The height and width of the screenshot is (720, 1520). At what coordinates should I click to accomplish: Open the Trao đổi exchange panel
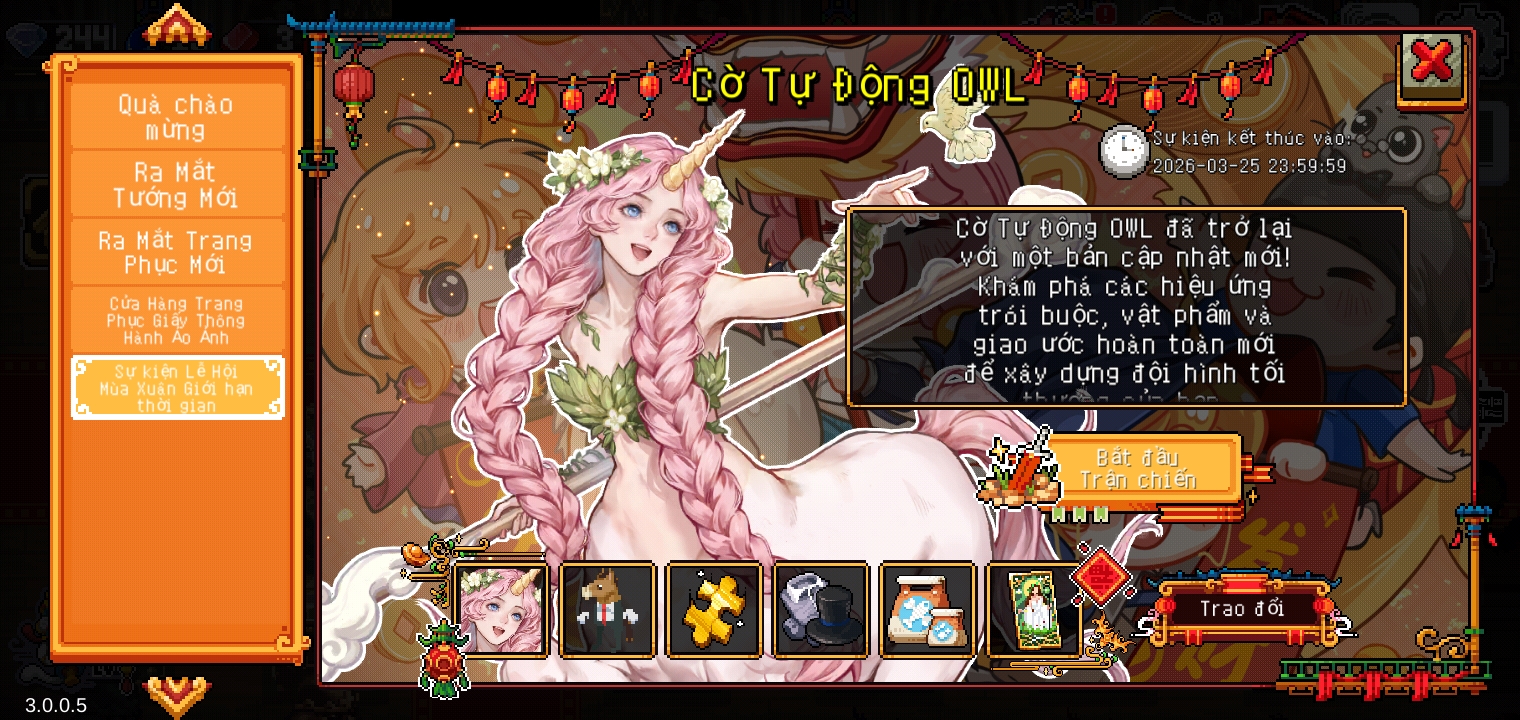(x=1243, y=609)
